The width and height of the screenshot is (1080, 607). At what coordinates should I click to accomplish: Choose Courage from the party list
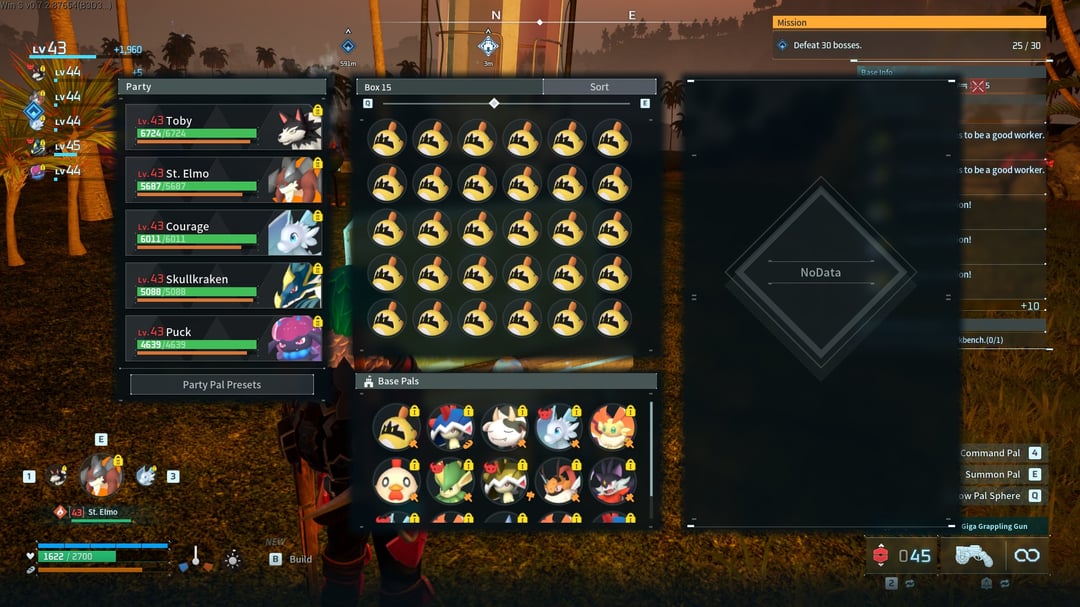223,233
